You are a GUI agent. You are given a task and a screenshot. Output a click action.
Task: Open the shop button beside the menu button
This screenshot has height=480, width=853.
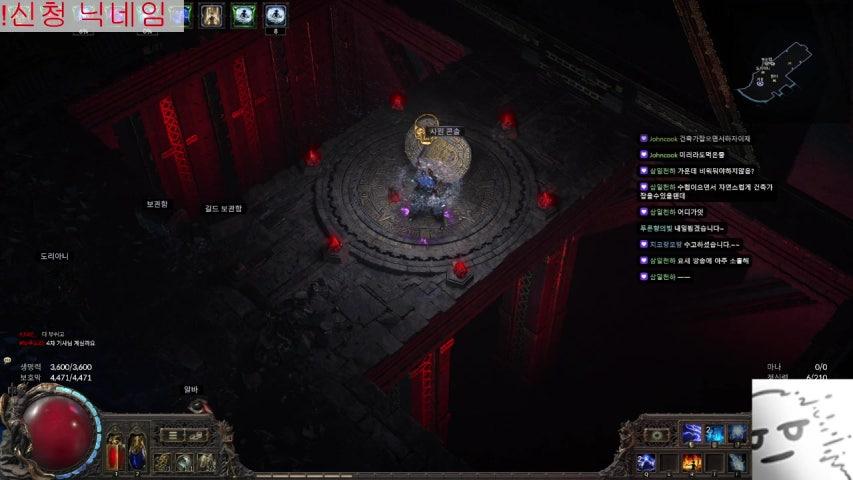tap(197, 435)
